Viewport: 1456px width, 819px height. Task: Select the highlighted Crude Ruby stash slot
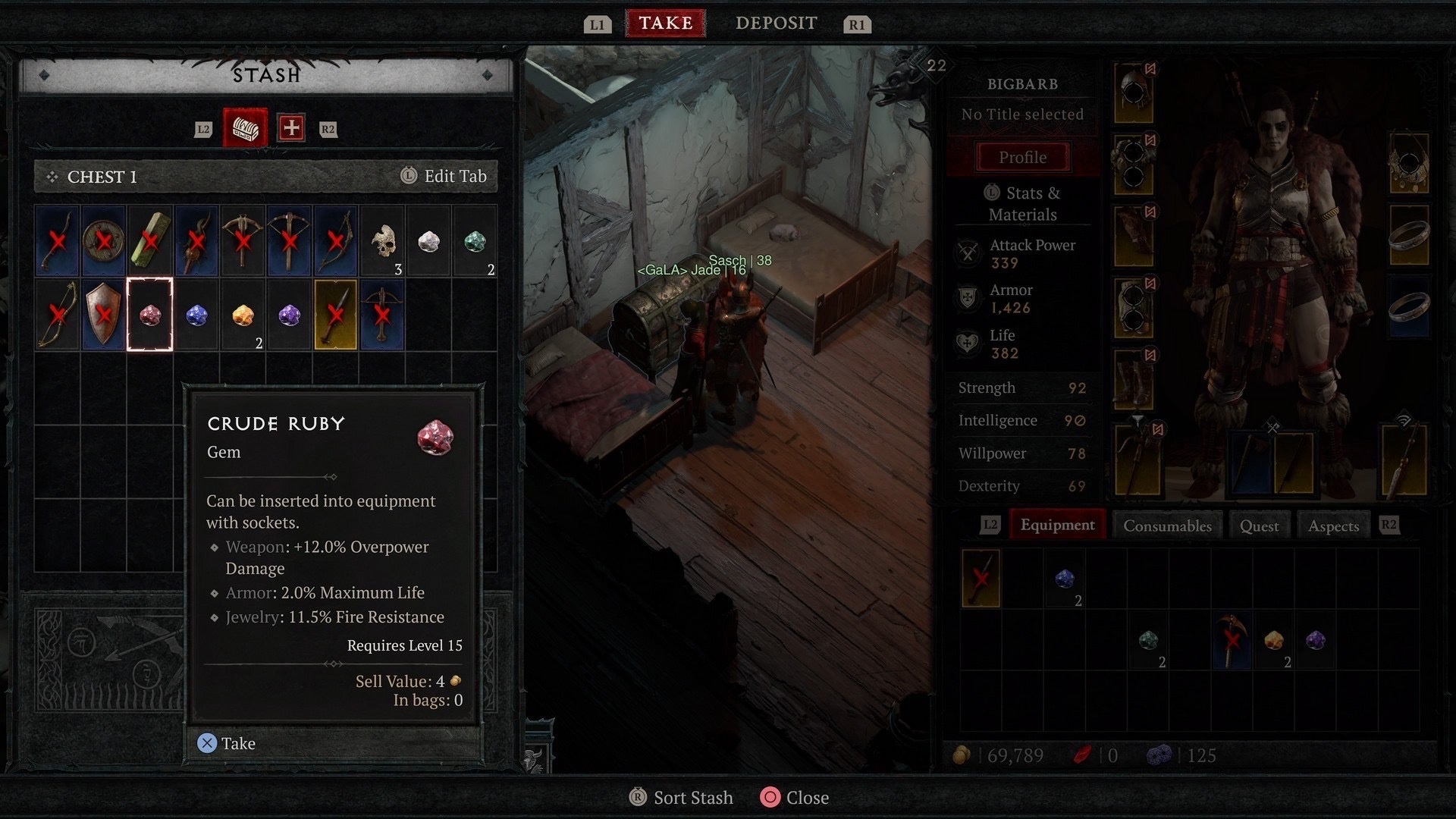pos(149,315)
